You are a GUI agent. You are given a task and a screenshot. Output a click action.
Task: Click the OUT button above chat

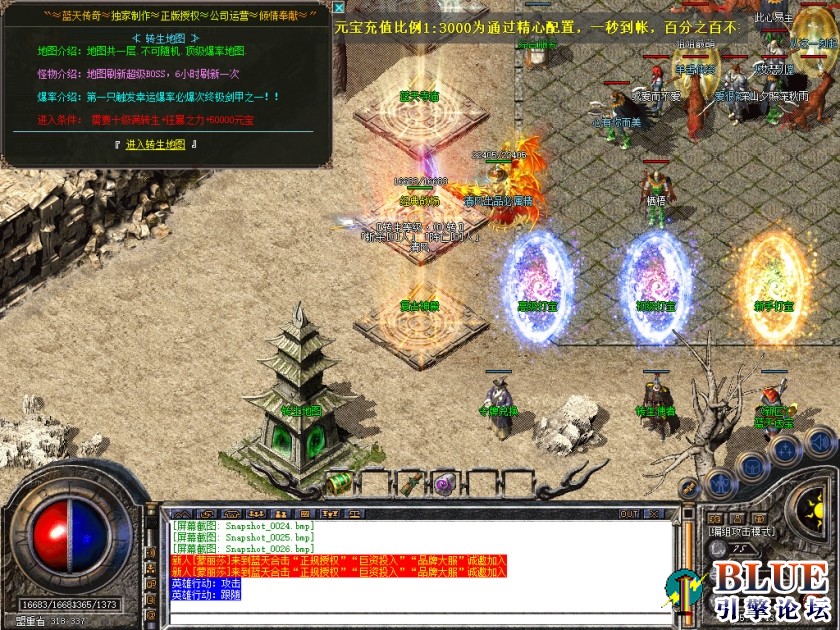point(629,514)
